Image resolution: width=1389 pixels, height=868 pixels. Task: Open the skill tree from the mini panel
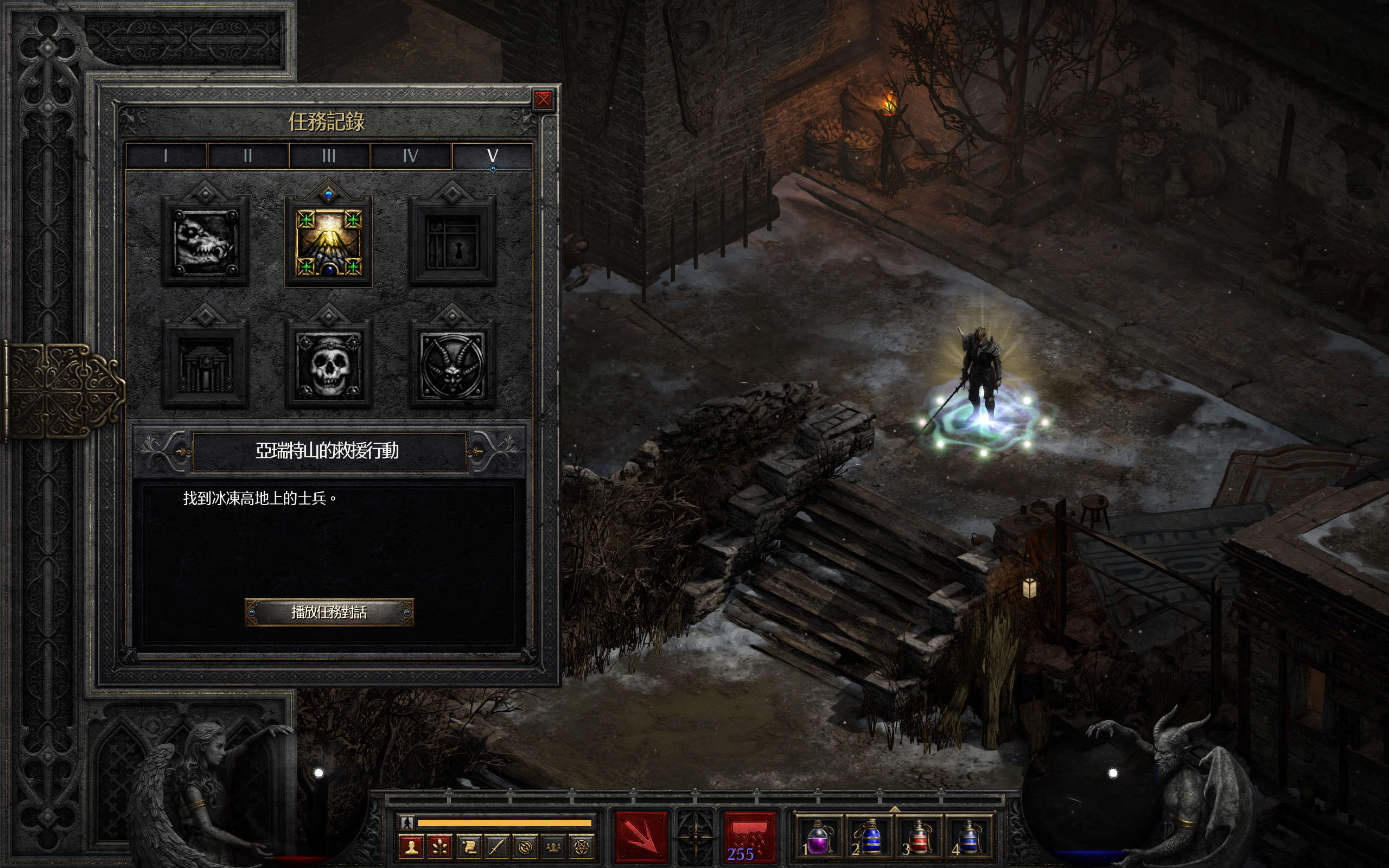[x=439, y=847]
